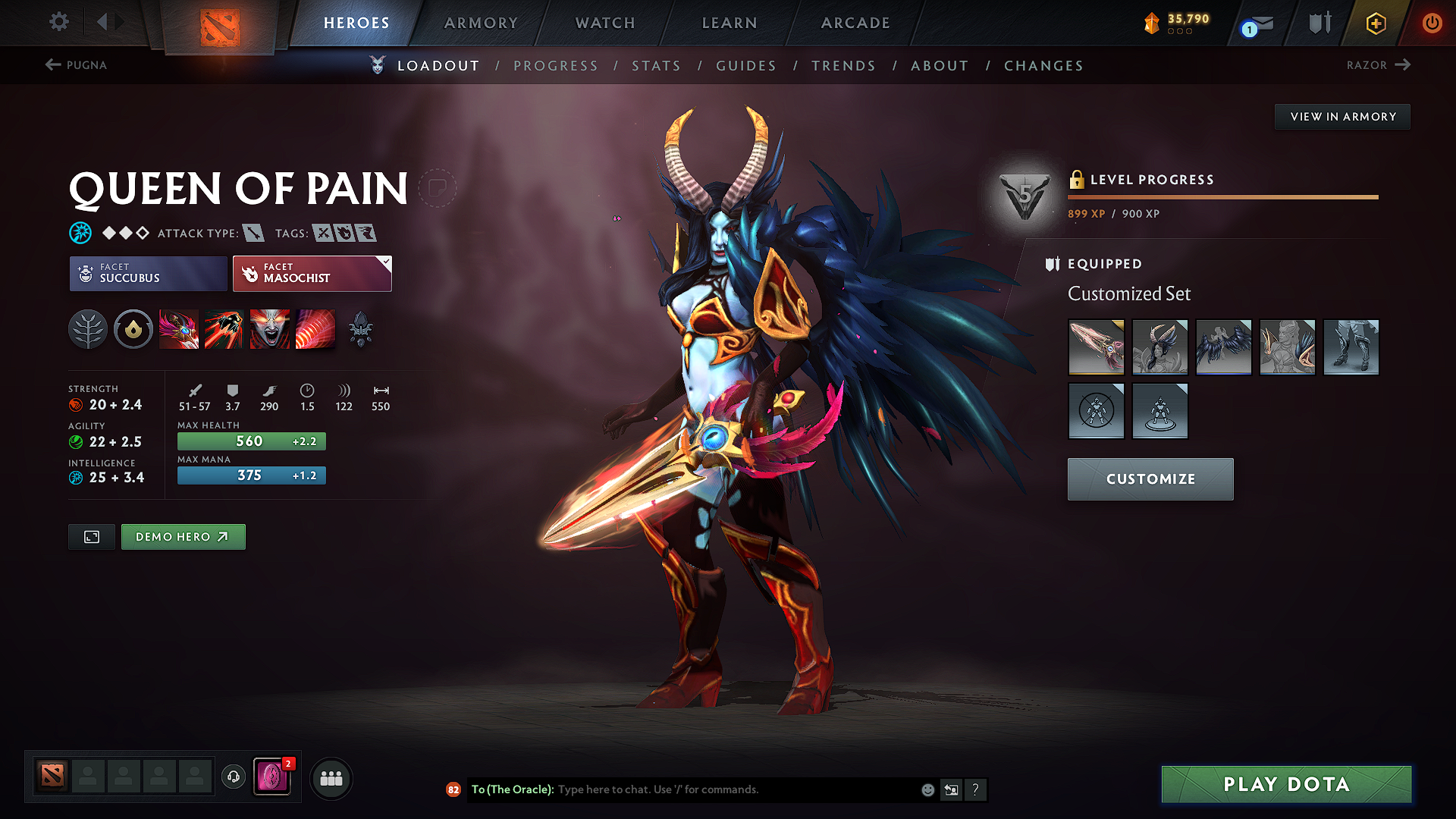Select the equipped wings item thumbnail

point(1223,347)
